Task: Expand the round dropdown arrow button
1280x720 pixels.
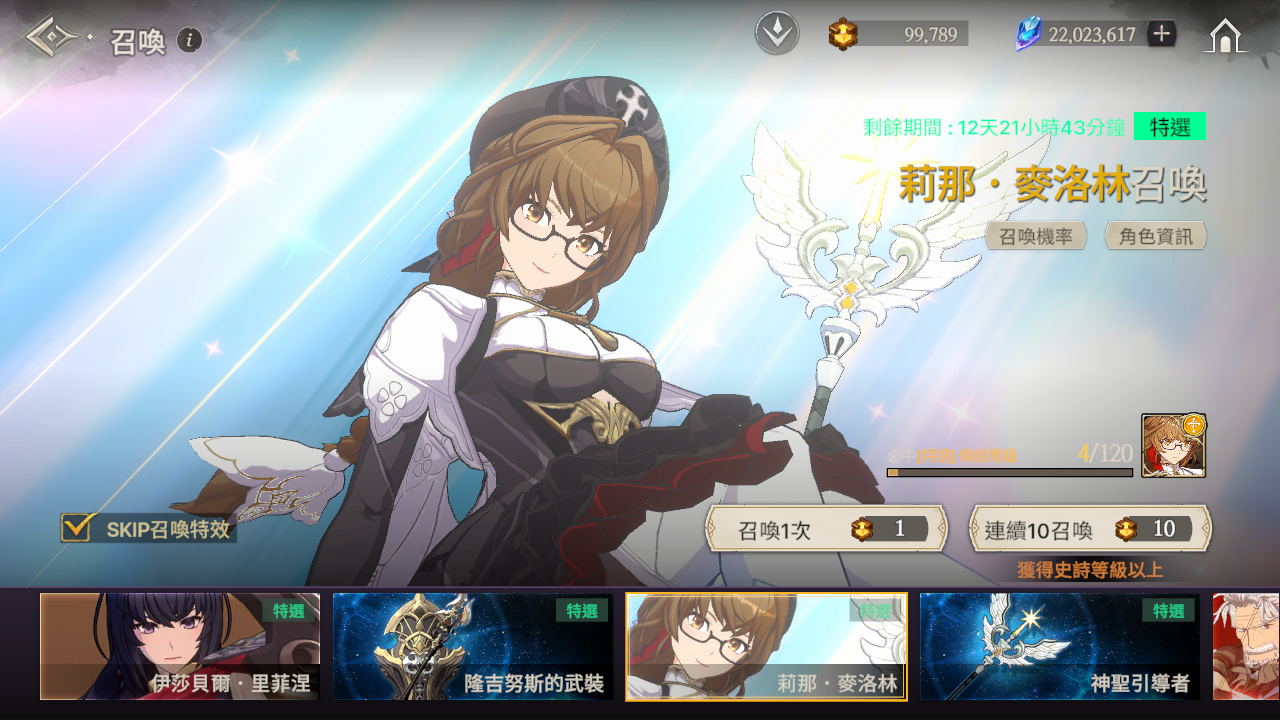Action: tap(777, 34)
